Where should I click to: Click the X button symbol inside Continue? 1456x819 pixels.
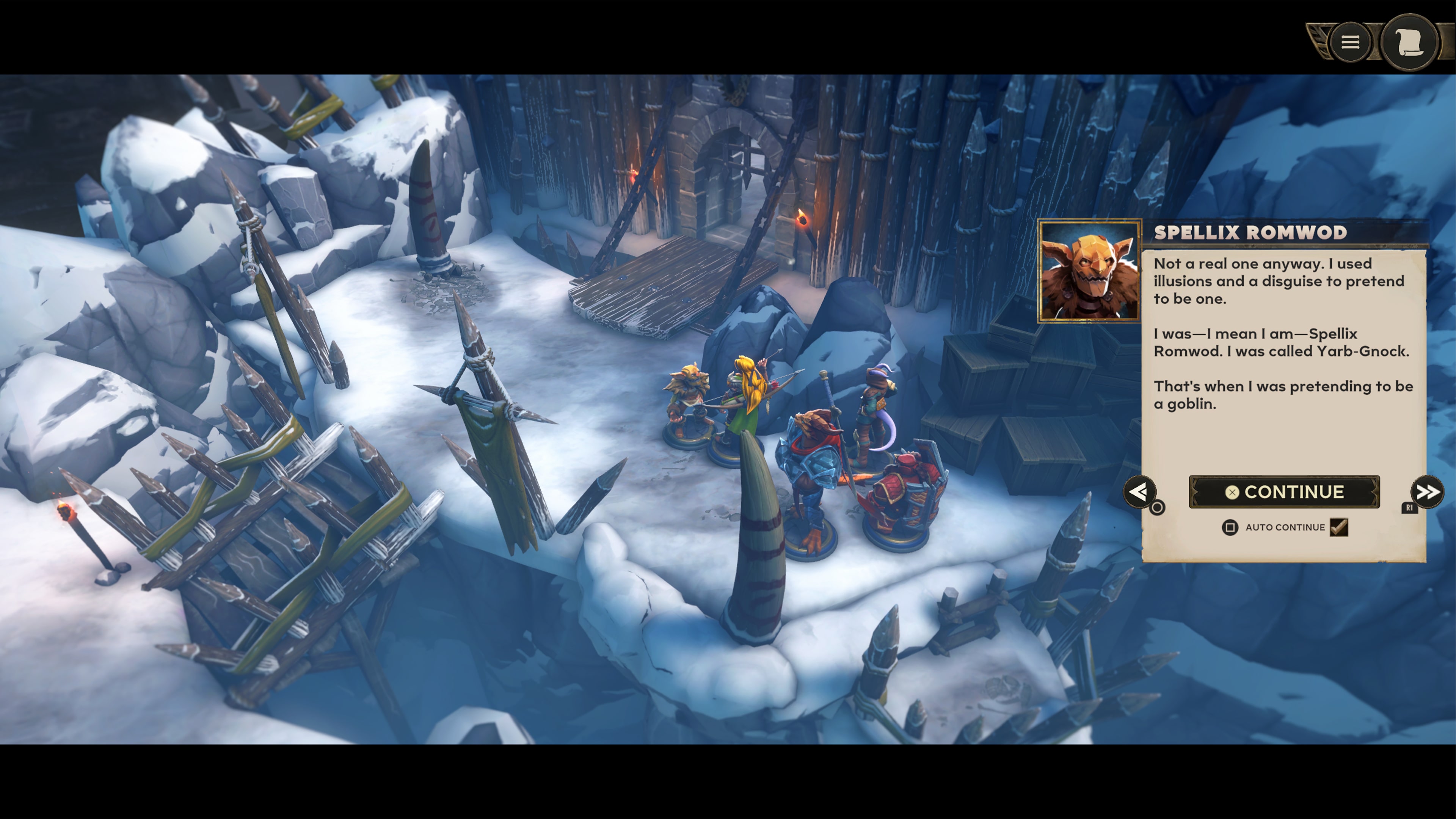coord(1232,493)
